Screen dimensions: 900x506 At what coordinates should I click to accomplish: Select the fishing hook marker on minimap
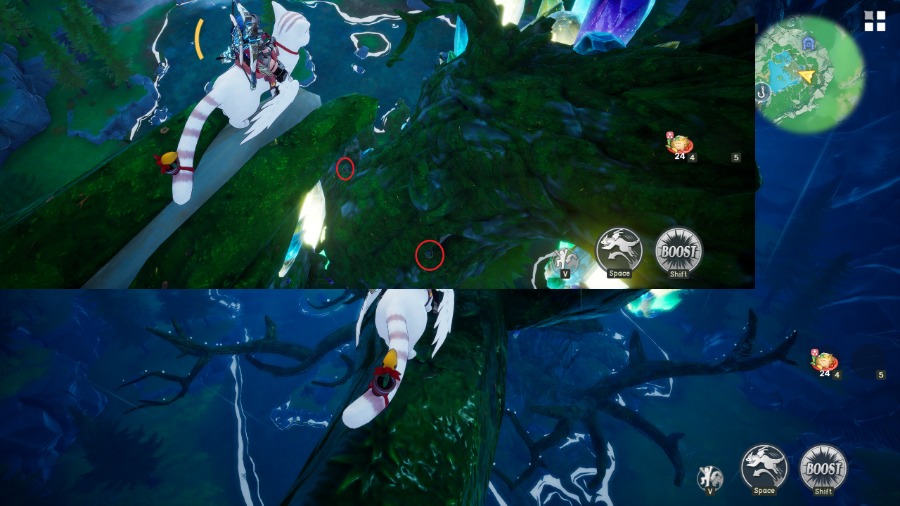[x=762, y=93]
